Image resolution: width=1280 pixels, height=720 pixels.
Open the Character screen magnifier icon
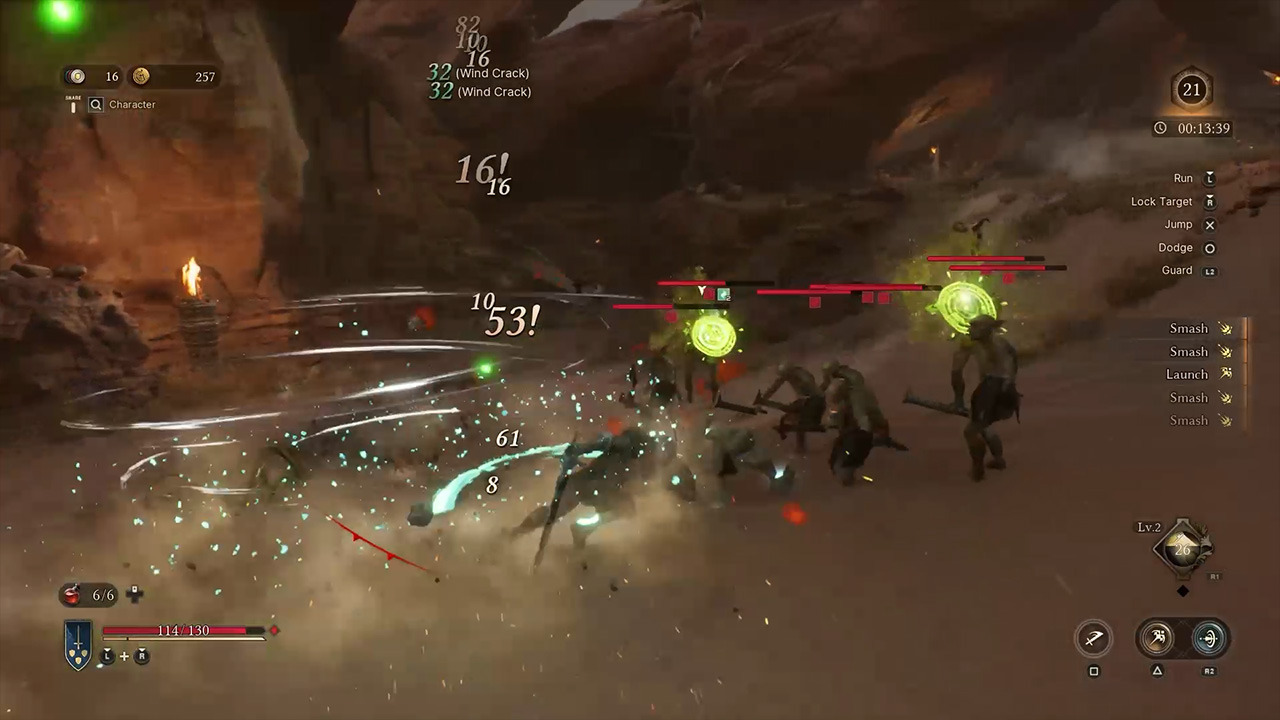coord(96,104)
